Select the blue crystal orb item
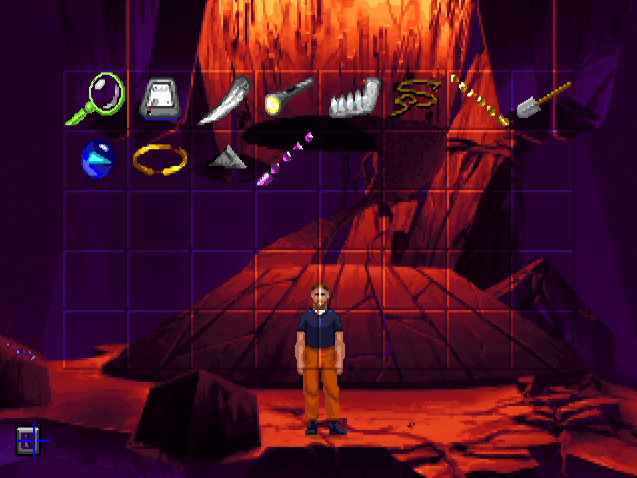The height and width of the screenshot is (478, 637). point(96,158)
